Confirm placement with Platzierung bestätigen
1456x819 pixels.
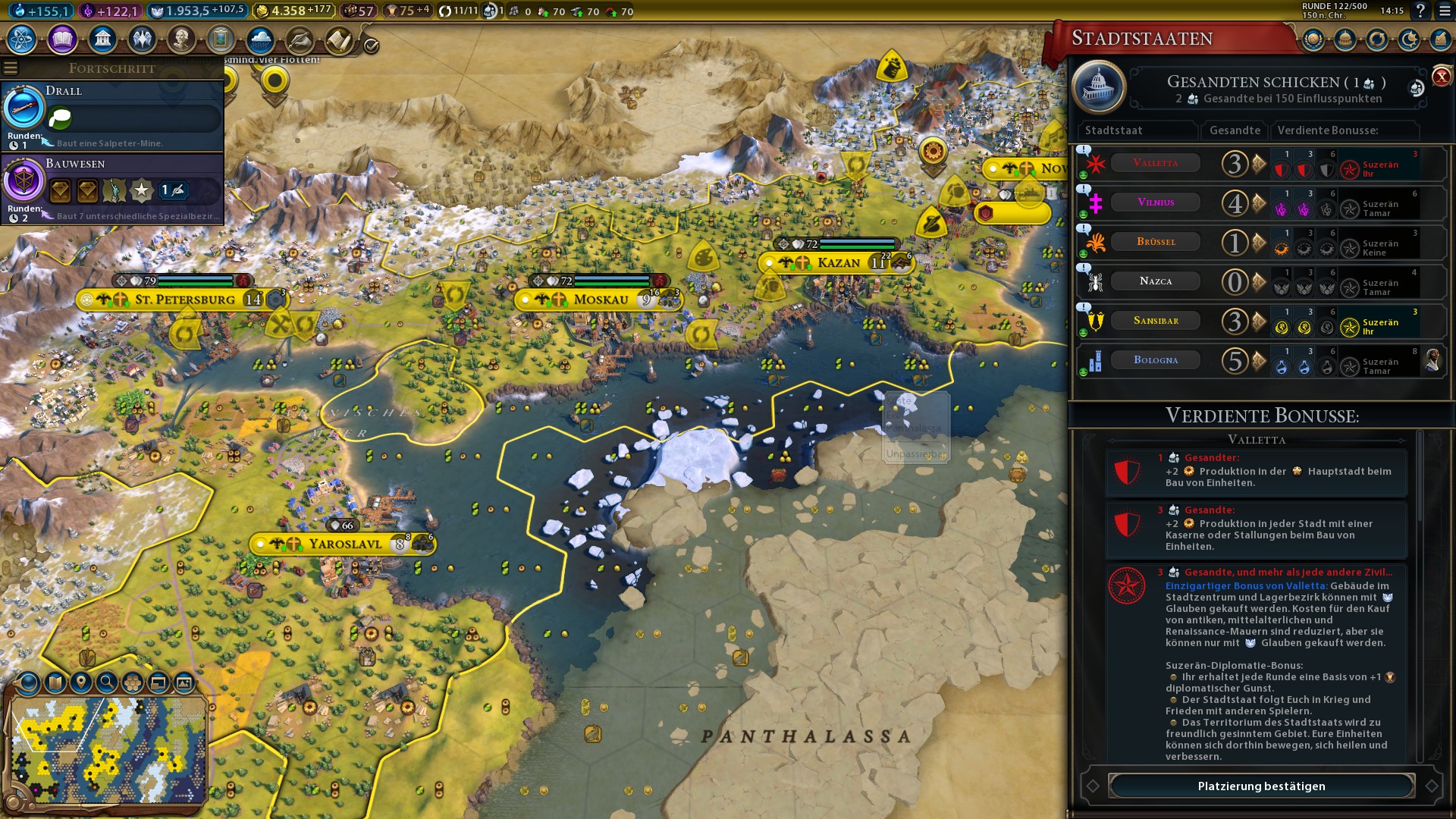tap(1261, 786)
